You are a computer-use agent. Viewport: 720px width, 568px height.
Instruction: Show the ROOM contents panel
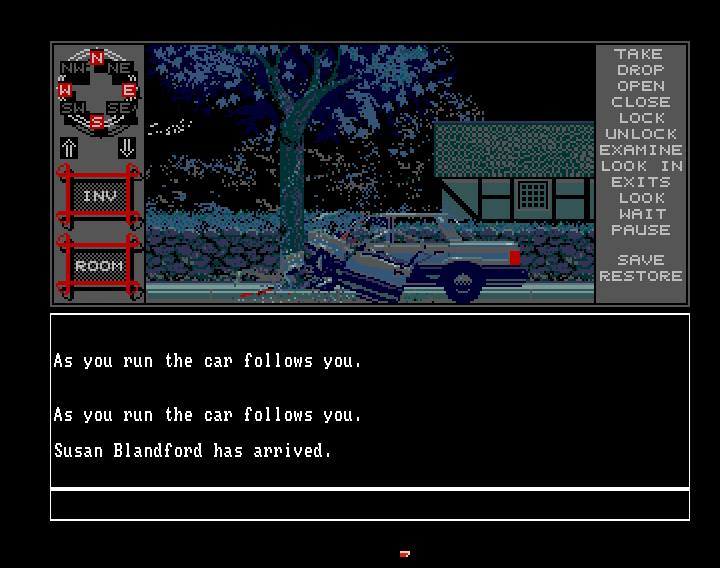(x=98, y=266)
